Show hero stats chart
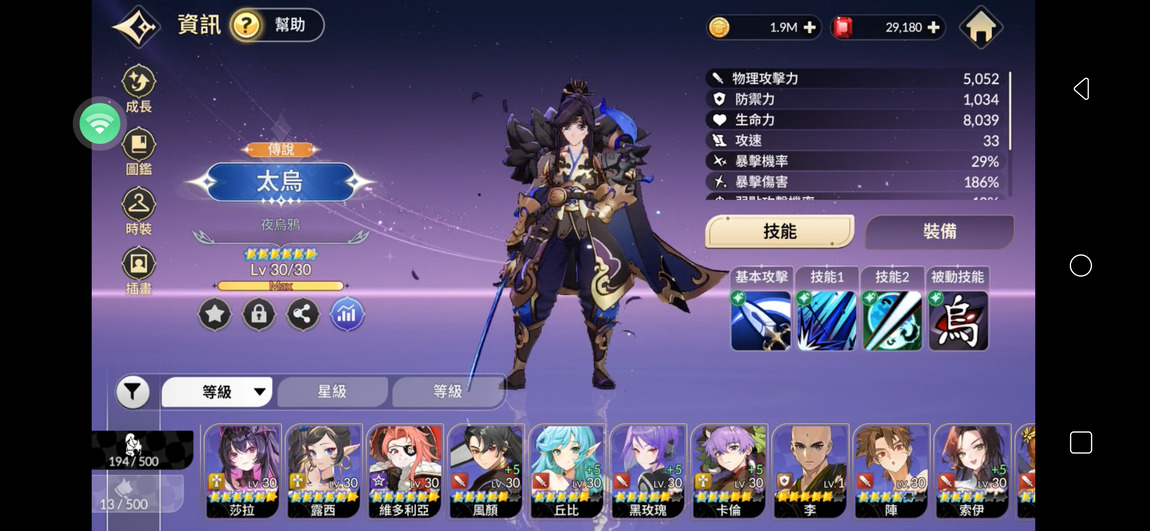 (347, 315)
